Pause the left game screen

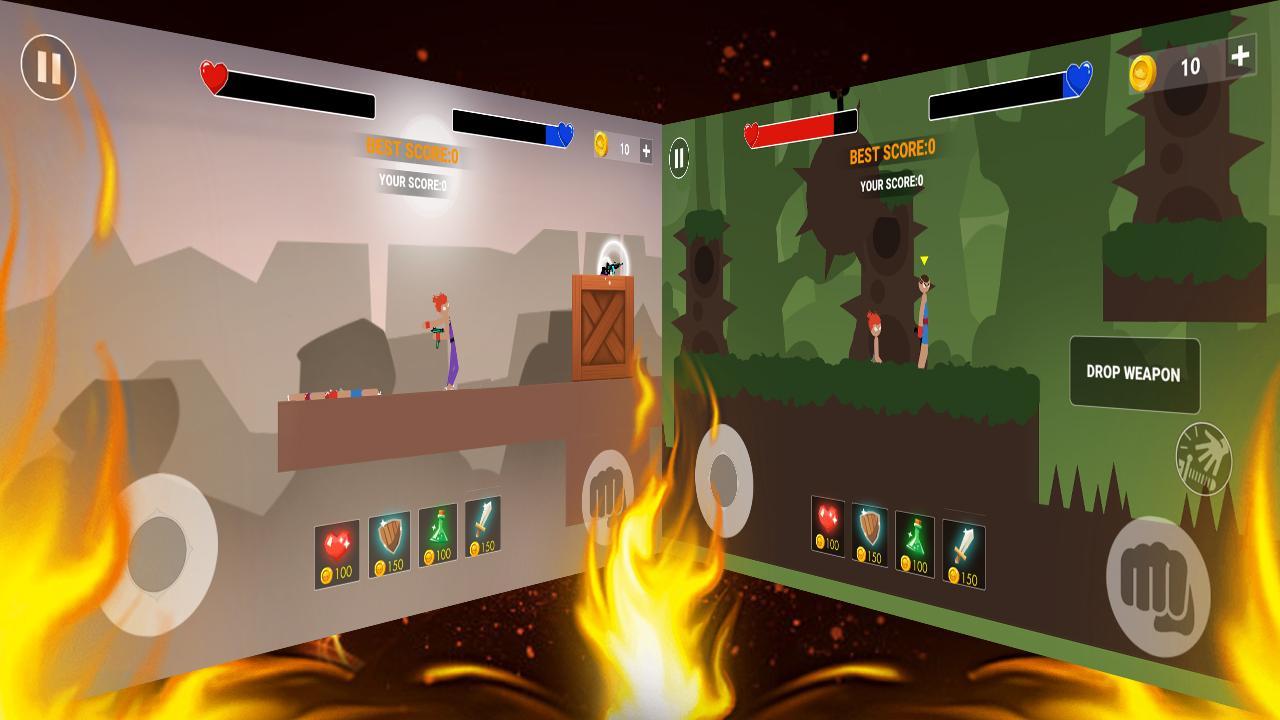(x=47, y=70)
